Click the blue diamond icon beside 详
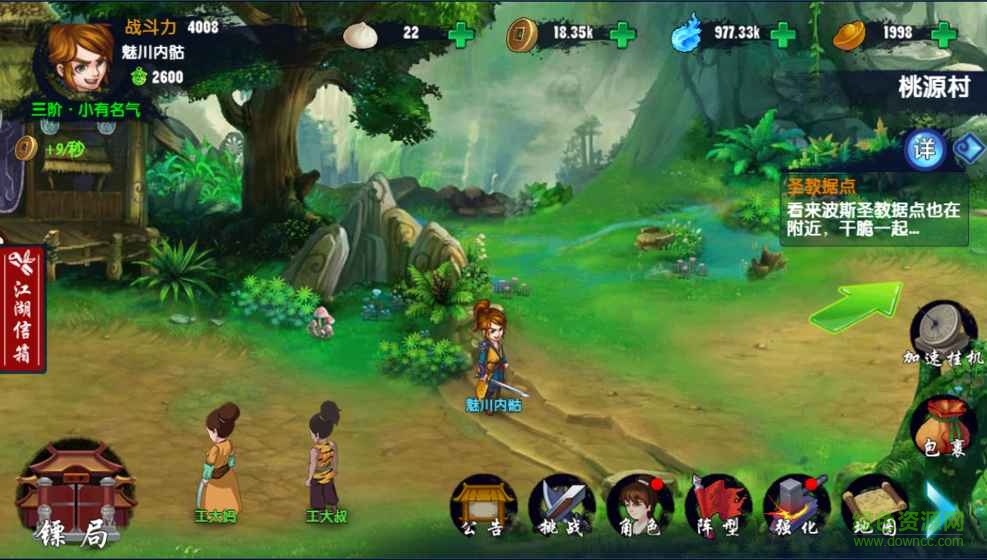This screenshot has height=560, width=987. [x=969, y=150]
